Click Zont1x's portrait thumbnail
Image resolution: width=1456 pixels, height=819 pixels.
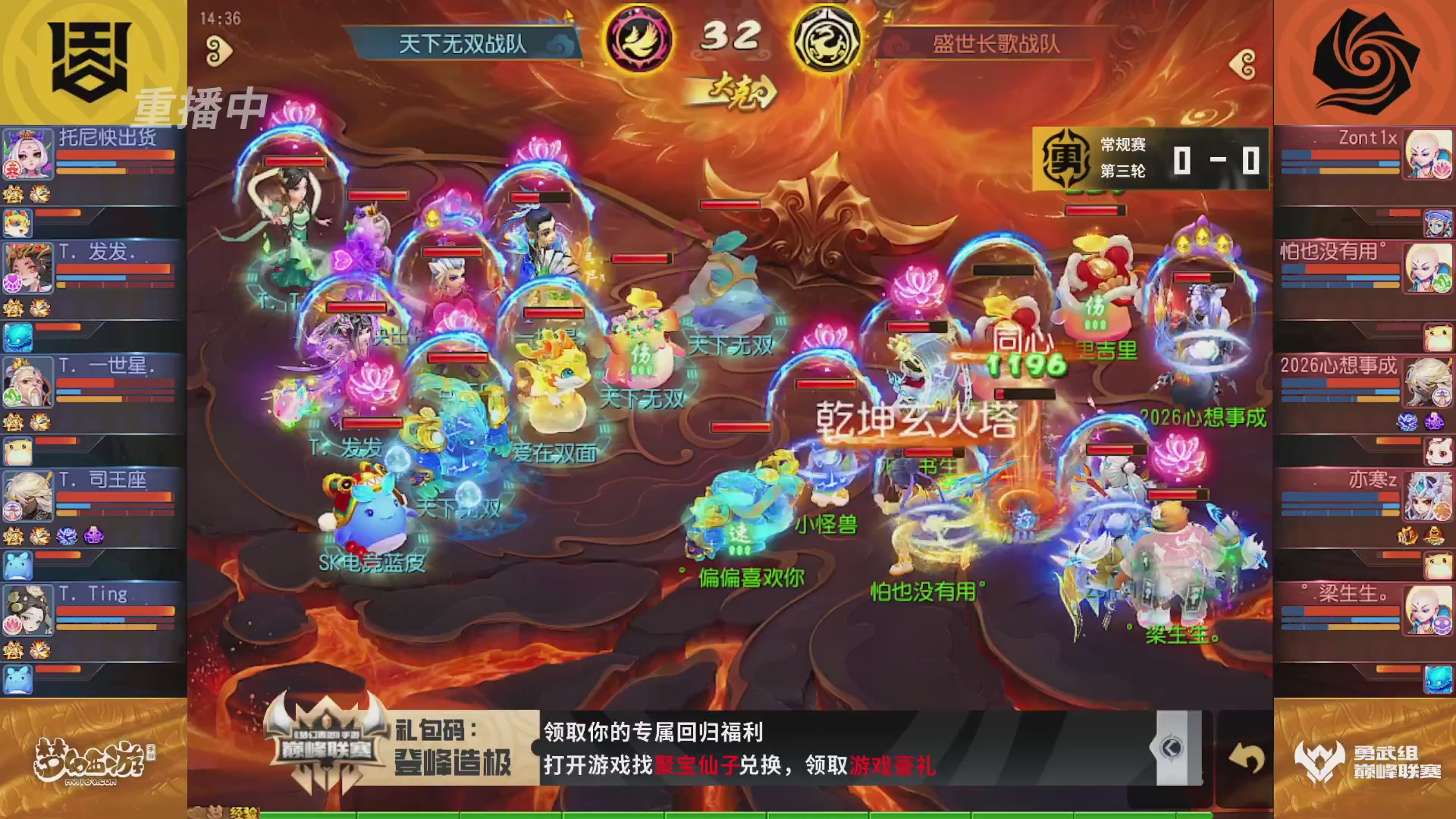coord(1429,155)
